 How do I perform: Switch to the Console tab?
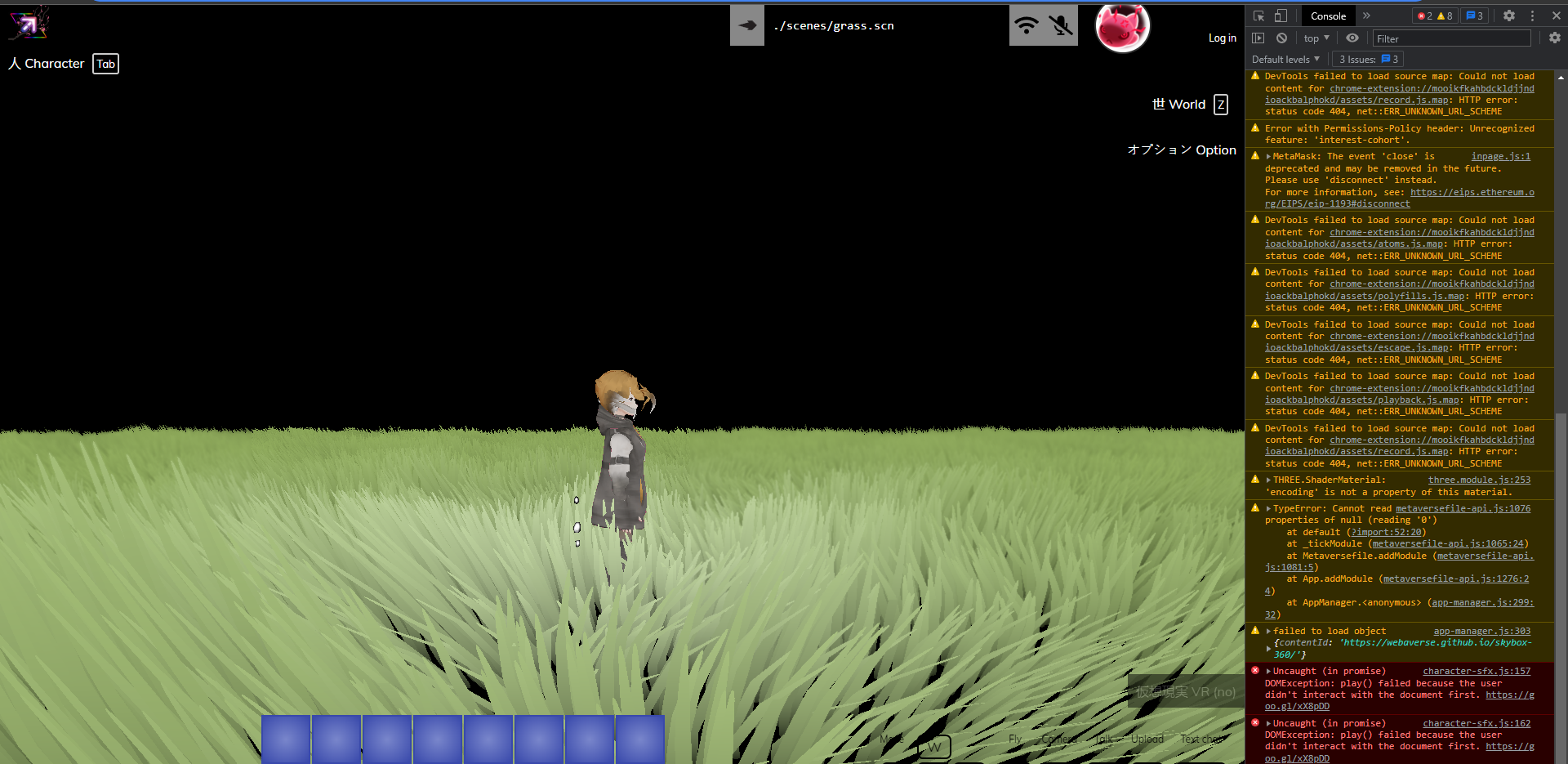pyautogui.click(x=1328, y=16)
